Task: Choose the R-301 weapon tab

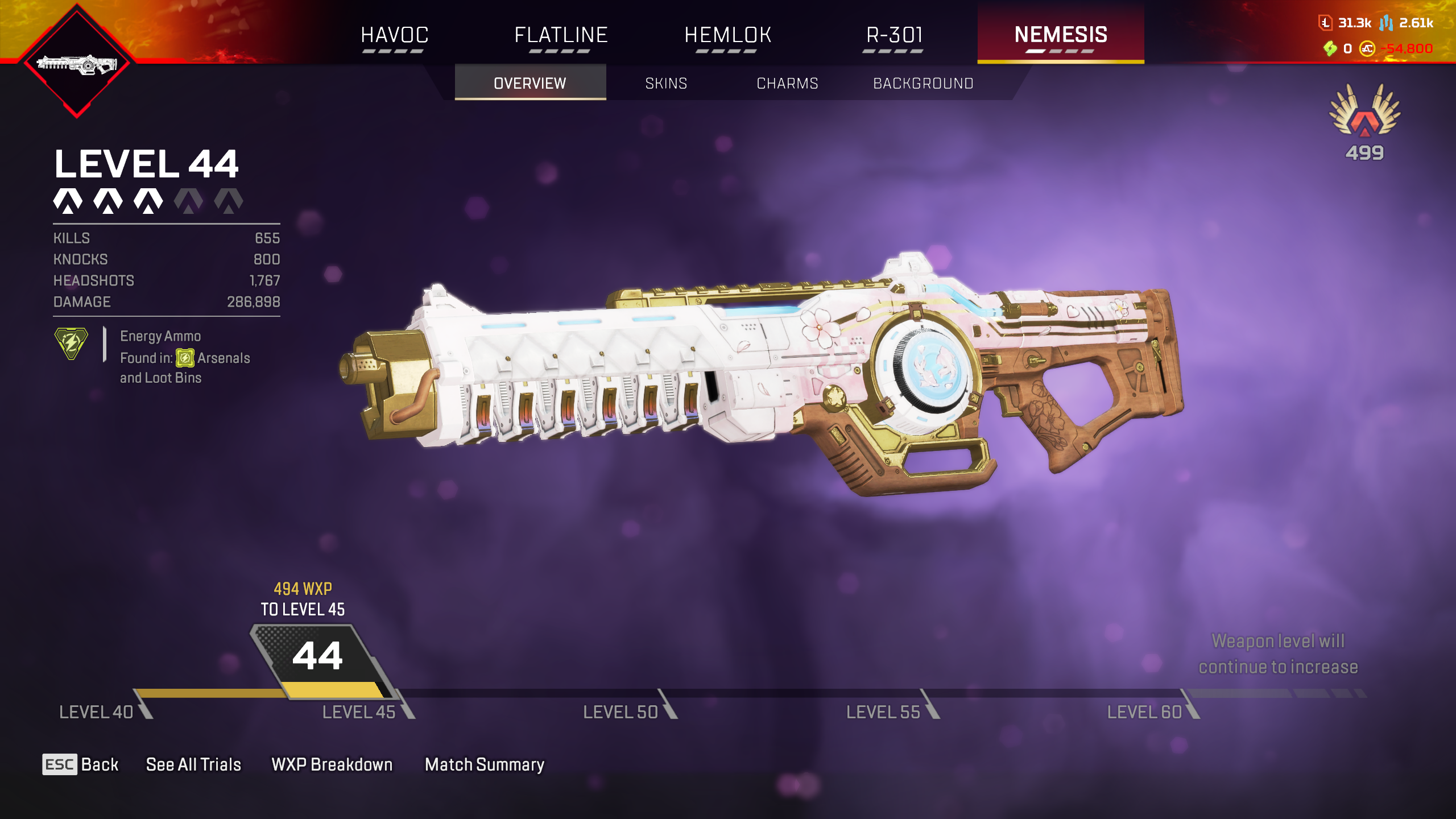Action: 894,35
